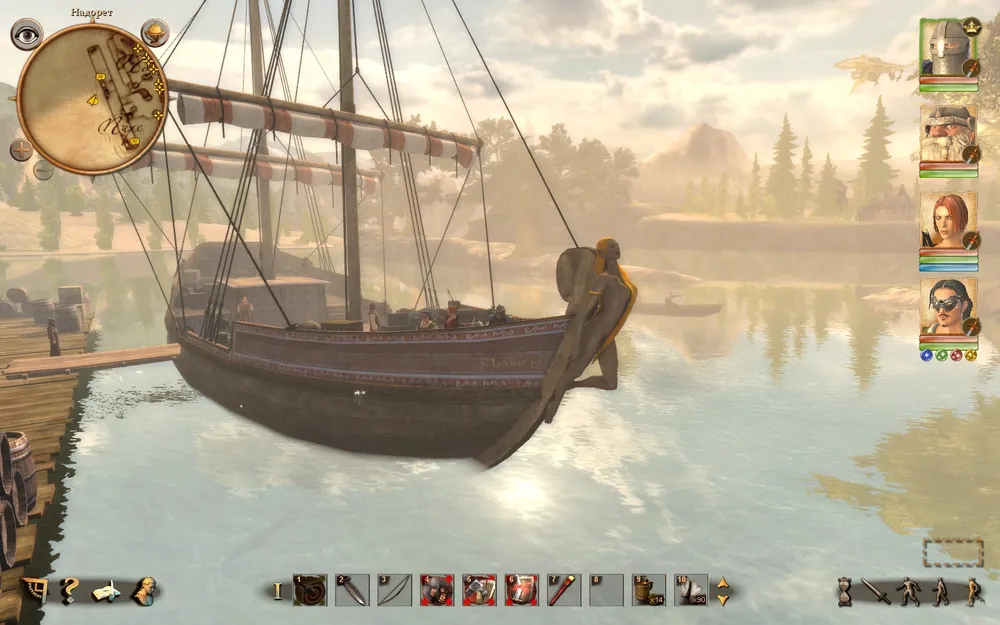This screenshot has width=1000, height=625.
Task: Open the character sheet bust icon
Action: pyautogui.click(x=143, y=590)
